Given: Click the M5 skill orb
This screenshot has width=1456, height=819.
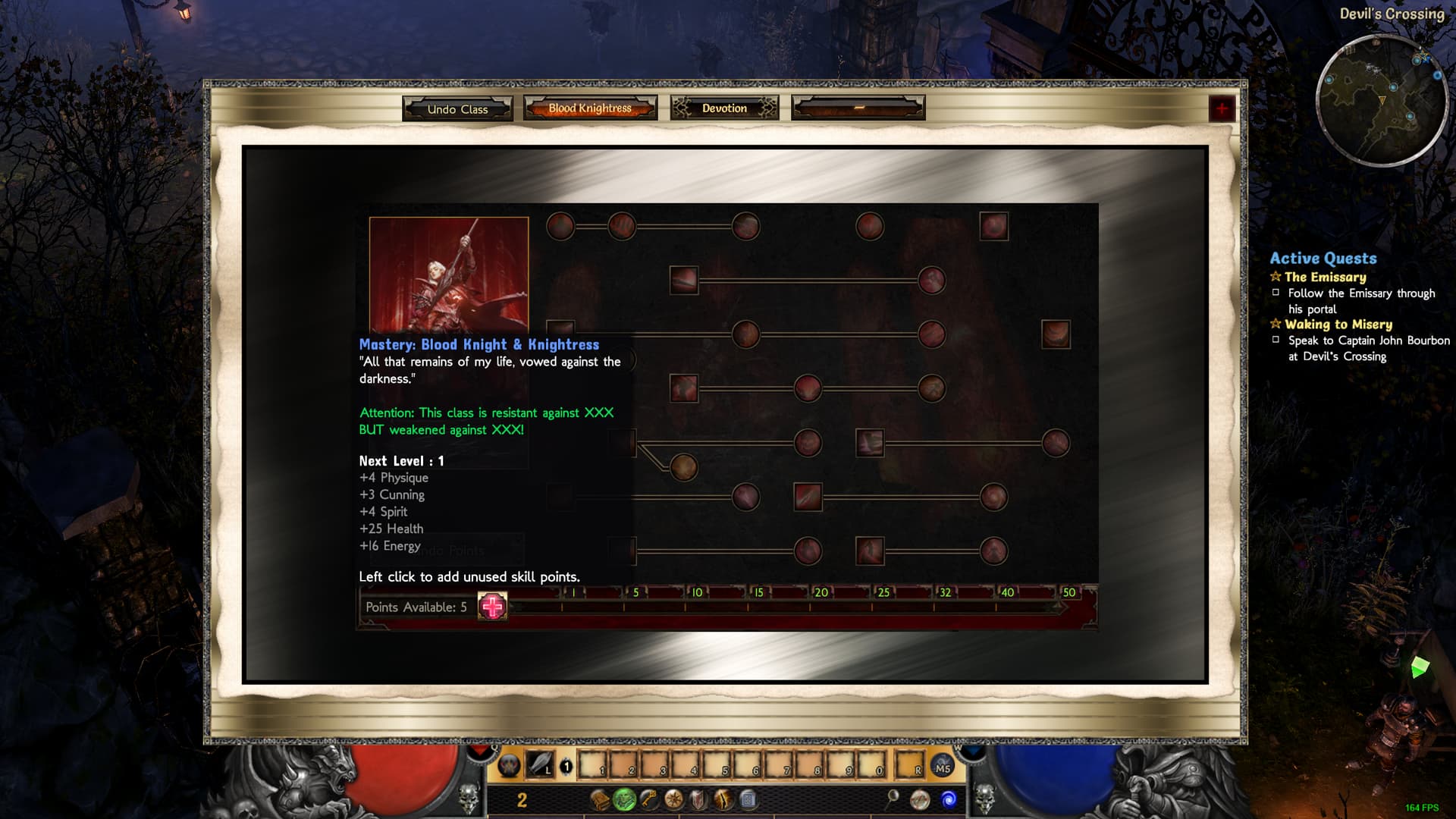Looking at the screenshot, I should tap(943, 767).
